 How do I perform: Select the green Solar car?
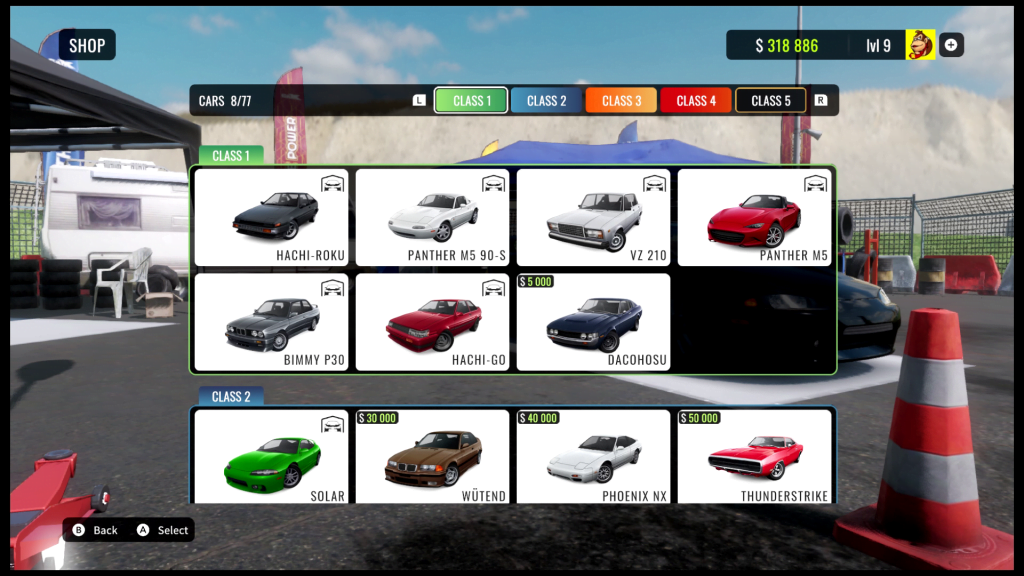[272, 456]
